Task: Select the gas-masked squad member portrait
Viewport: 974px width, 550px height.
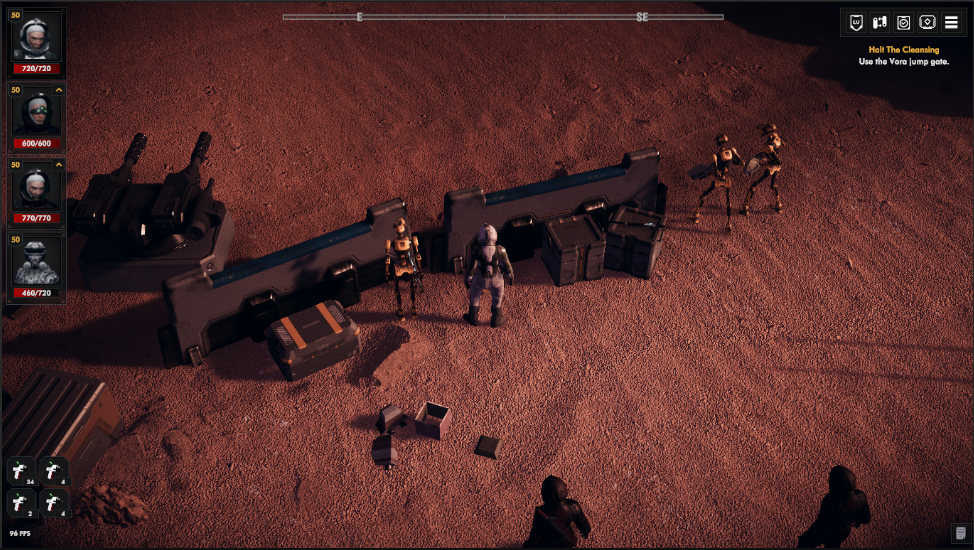Action: tap(37, 264)
